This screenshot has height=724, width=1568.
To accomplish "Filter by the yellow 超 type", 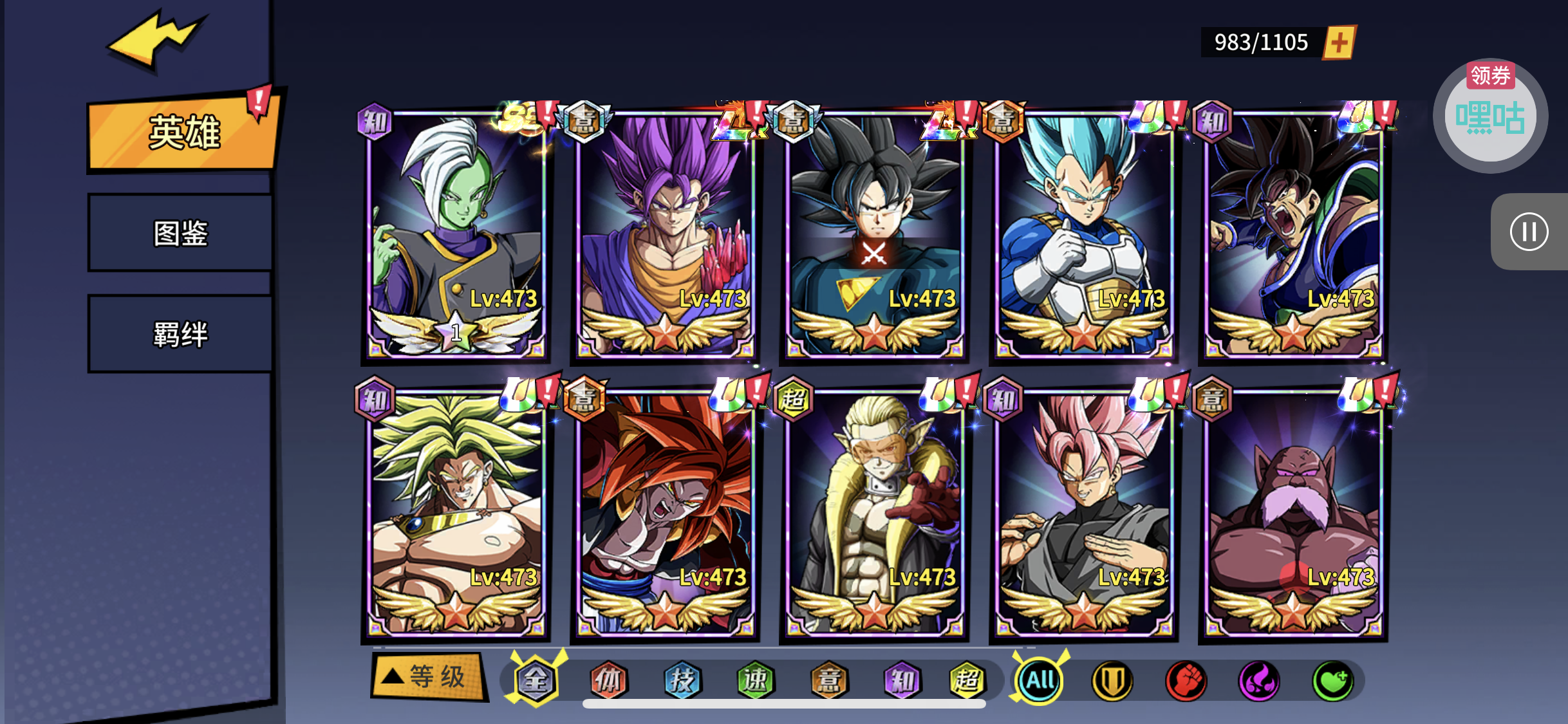I will 966,680.
